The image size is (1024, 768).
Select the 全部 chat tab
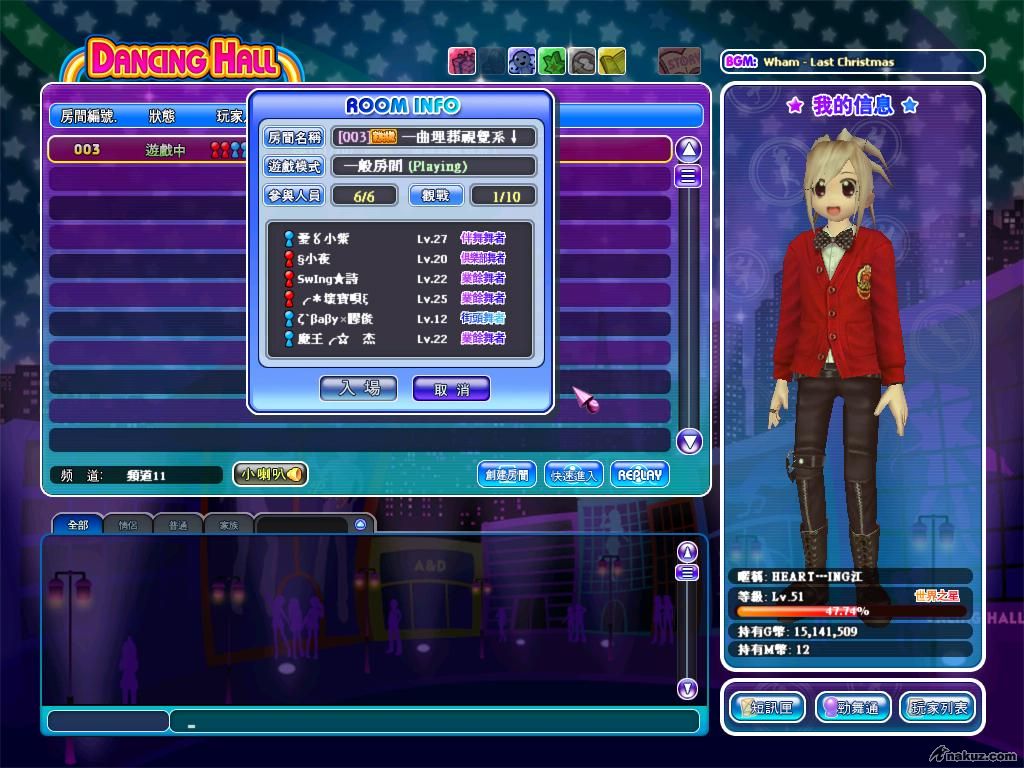[x=77, y=525]
